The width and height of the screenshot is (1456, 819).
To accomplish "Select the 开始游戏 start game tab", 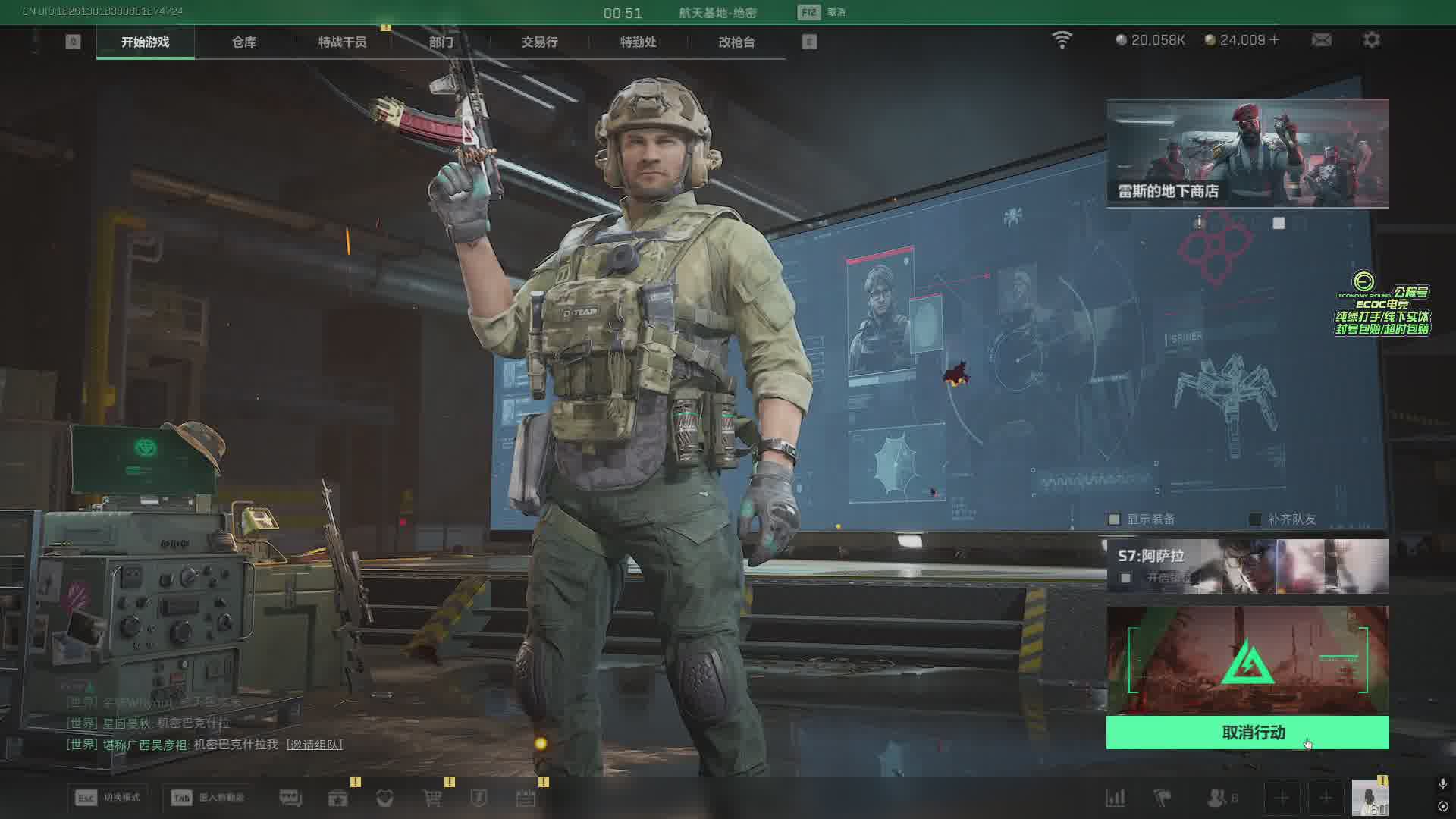I will point(146,42).
